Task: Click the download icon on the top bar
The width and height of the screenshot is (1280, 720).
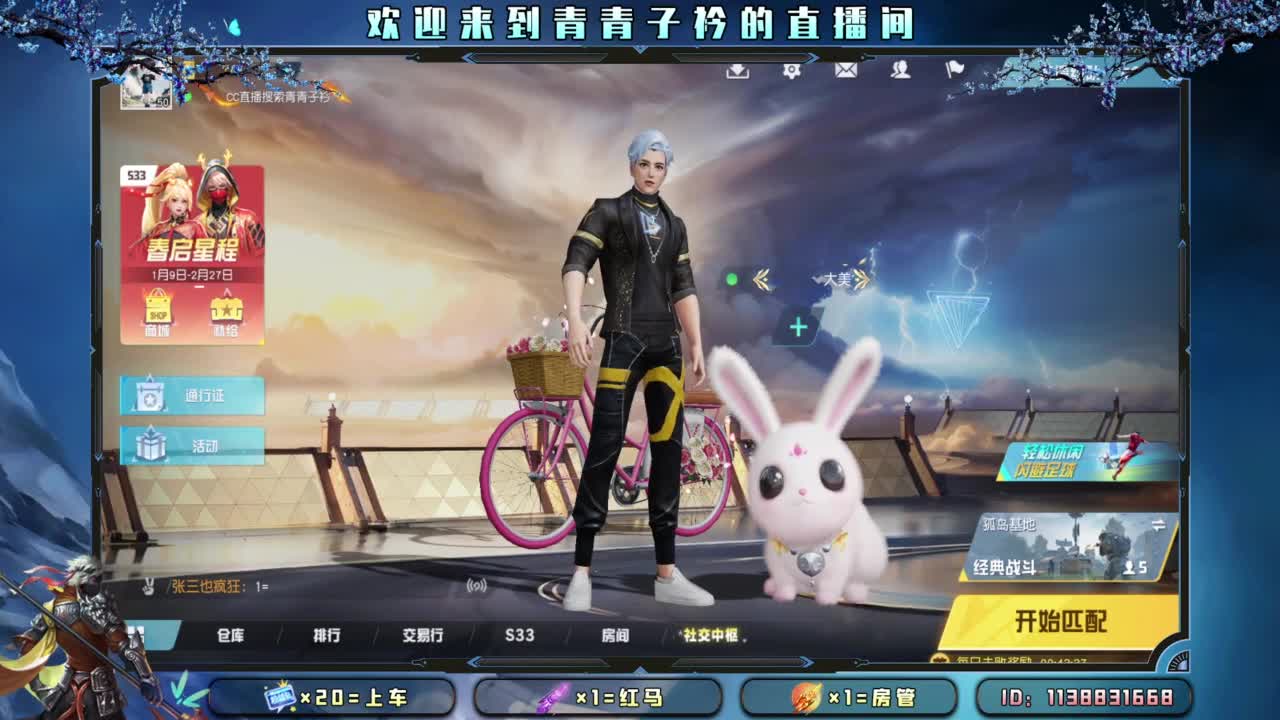Action: click(x=738, y=73)
